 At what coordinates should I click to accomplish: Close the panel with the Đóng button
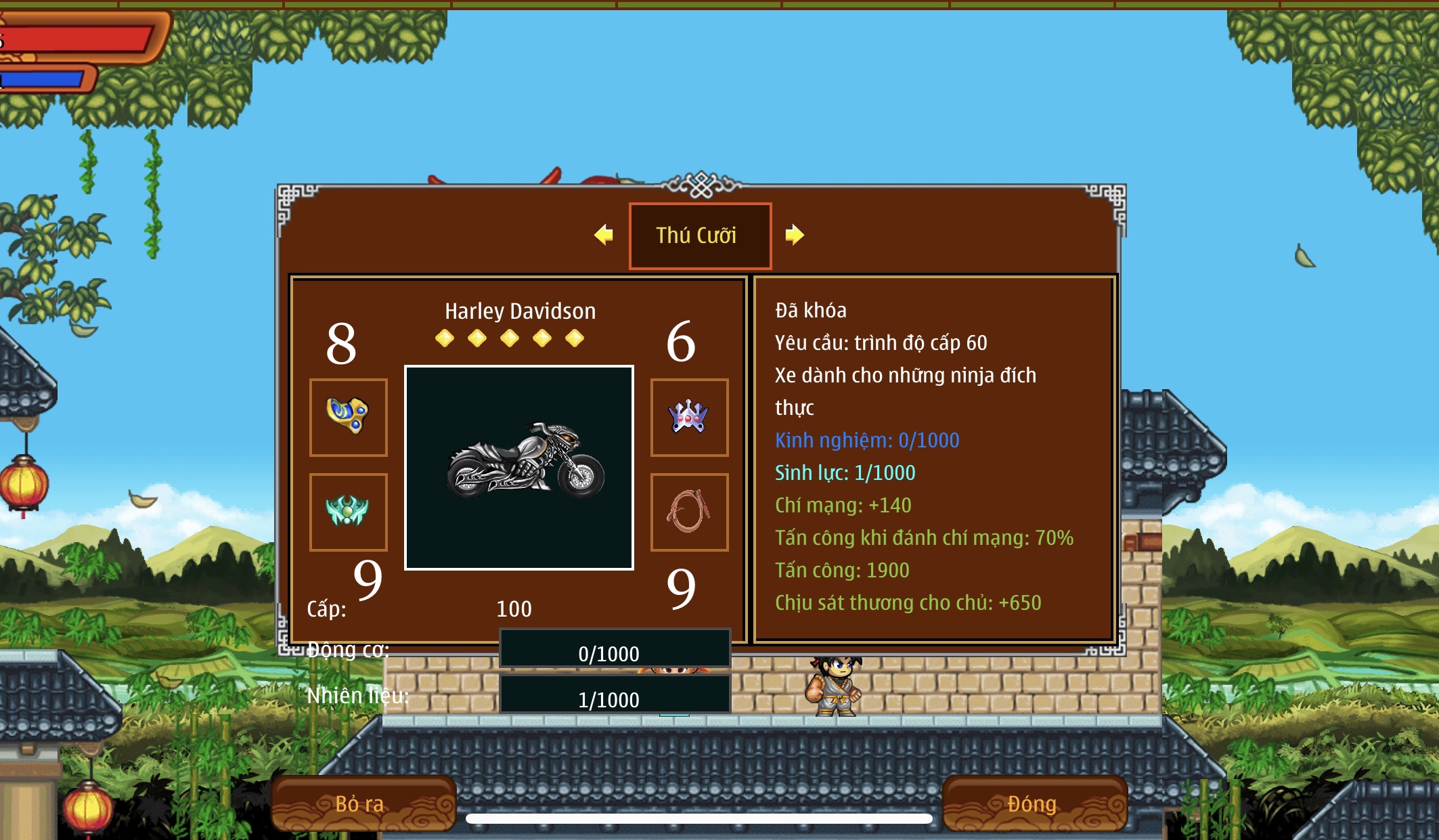click(x=1034, y=803)
